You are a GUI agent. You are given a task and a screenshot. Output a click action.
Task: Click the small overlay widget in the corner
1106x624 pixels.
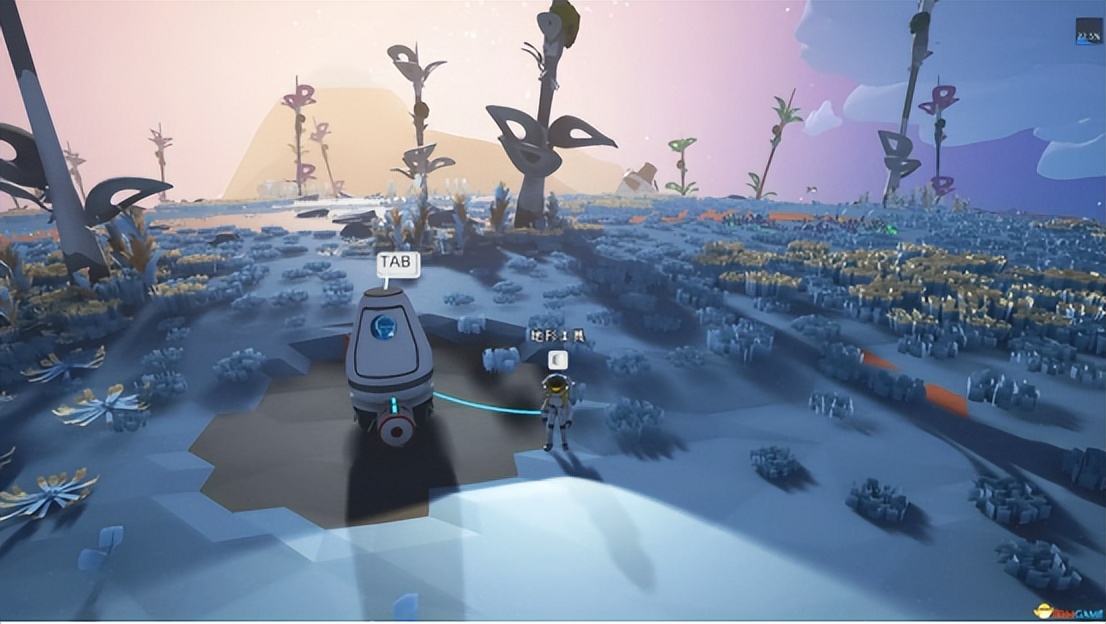[1088, 32]
